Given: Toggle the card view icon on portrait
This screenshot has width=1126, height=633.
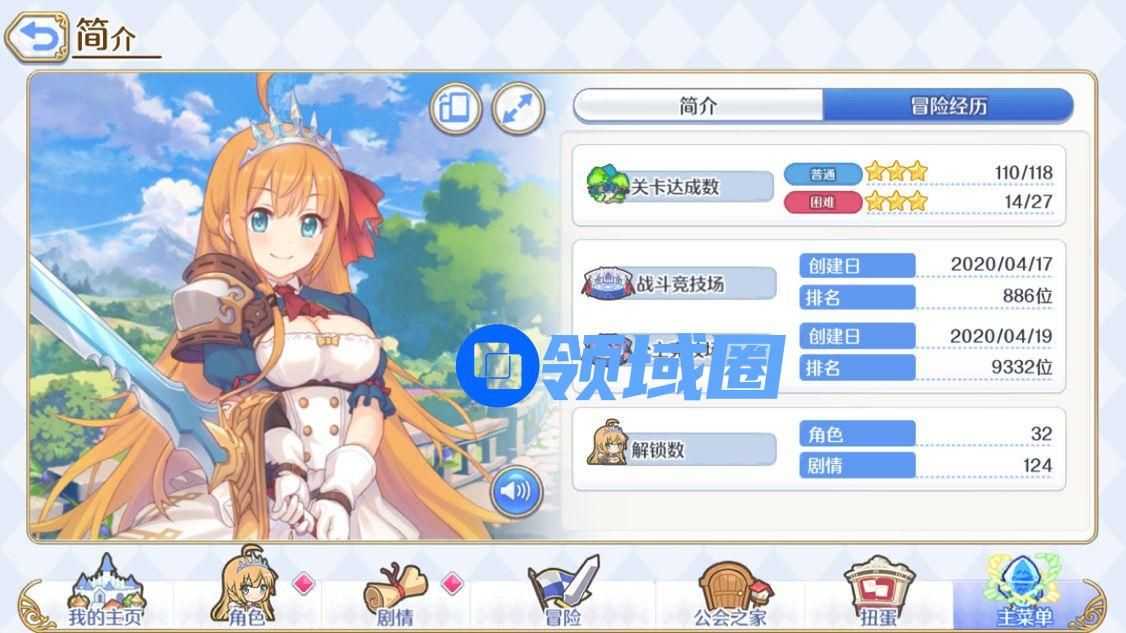Looking at the screenshot, I should tap(455, 108).
